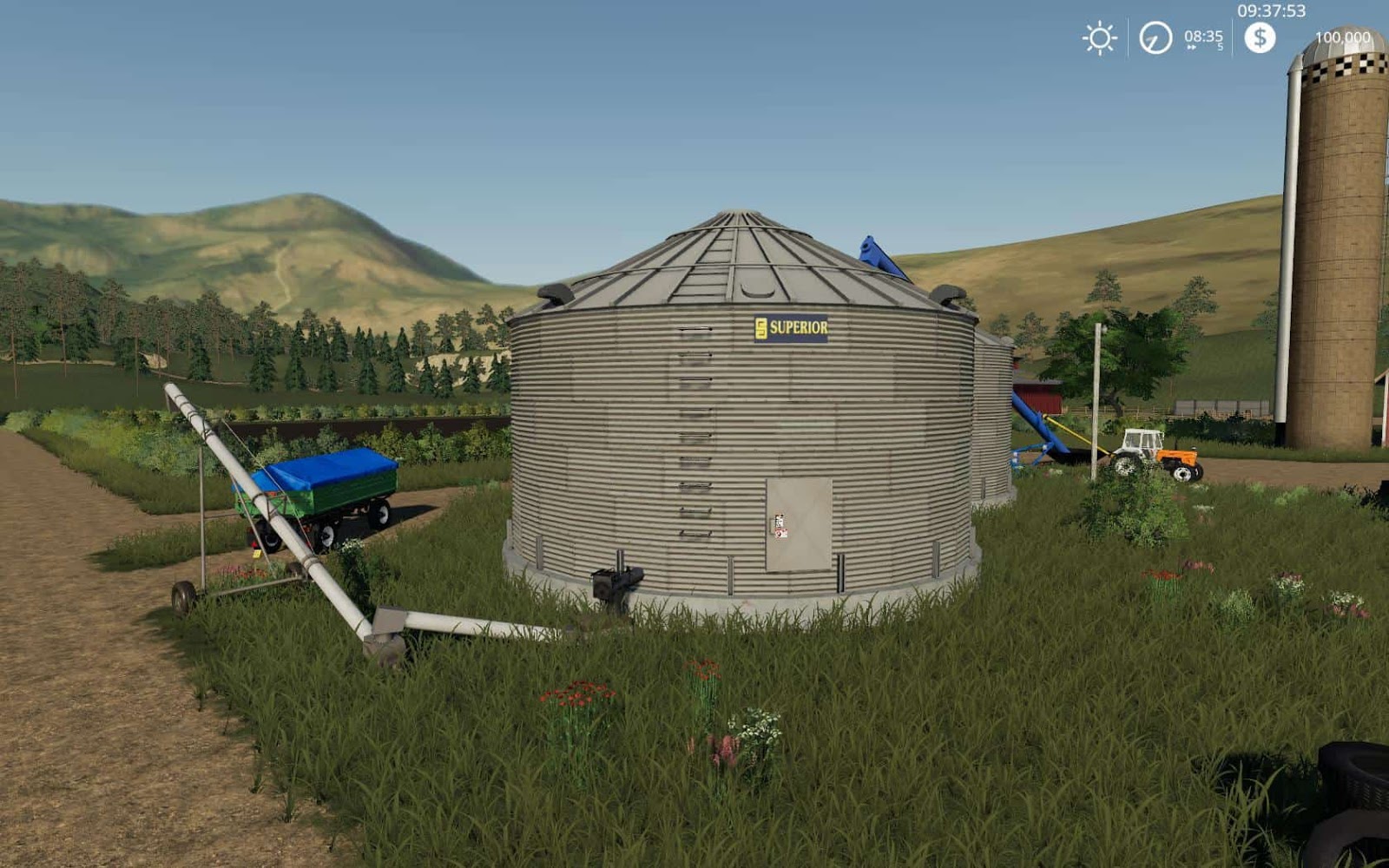
Task: Click the fast-forward arrows under the game time
Action: [x=1192, y=46]
